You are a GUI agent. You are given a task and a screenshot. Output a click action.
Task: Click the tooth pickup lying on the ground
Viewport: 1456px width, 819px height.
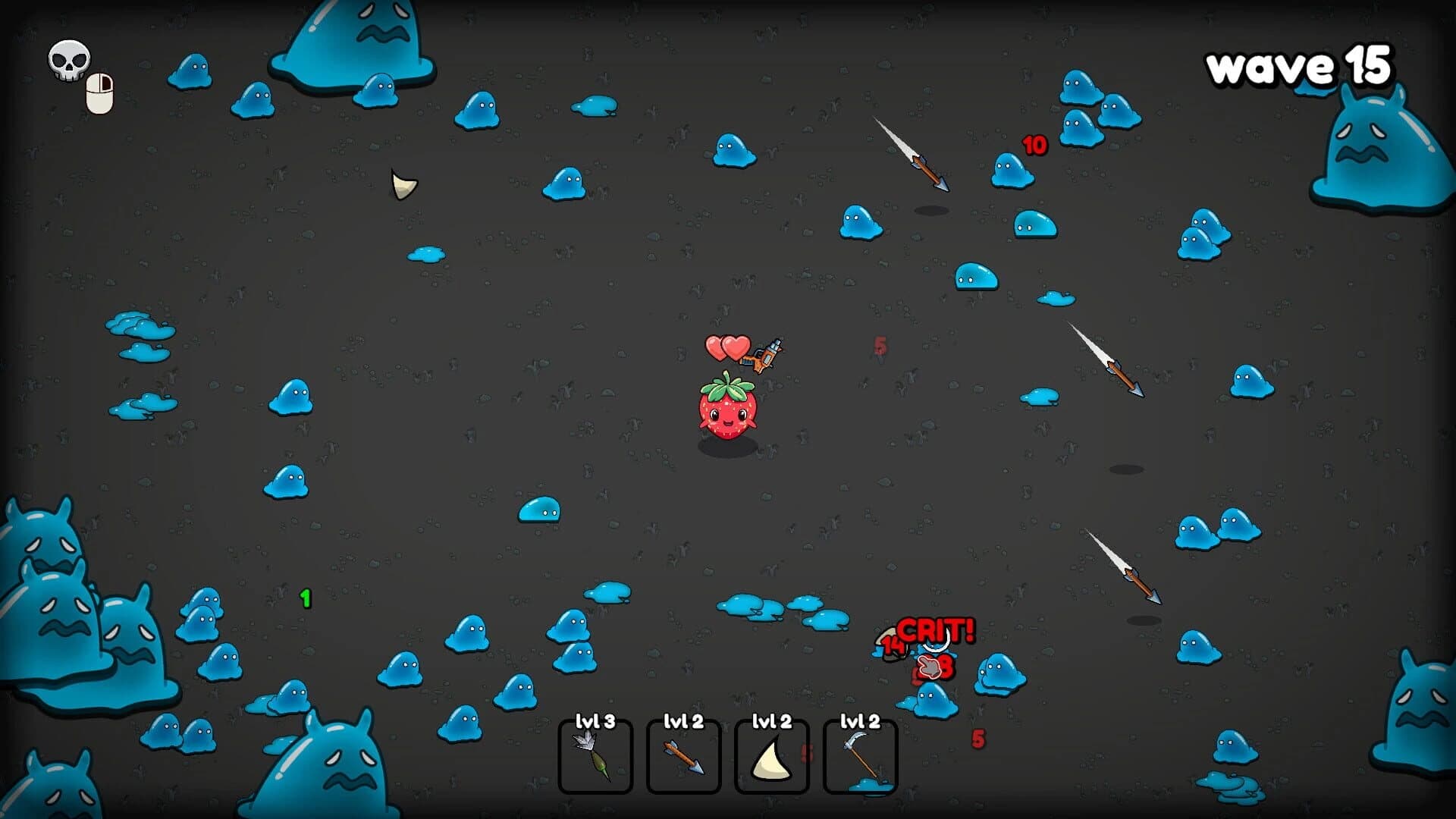point(403,184)
